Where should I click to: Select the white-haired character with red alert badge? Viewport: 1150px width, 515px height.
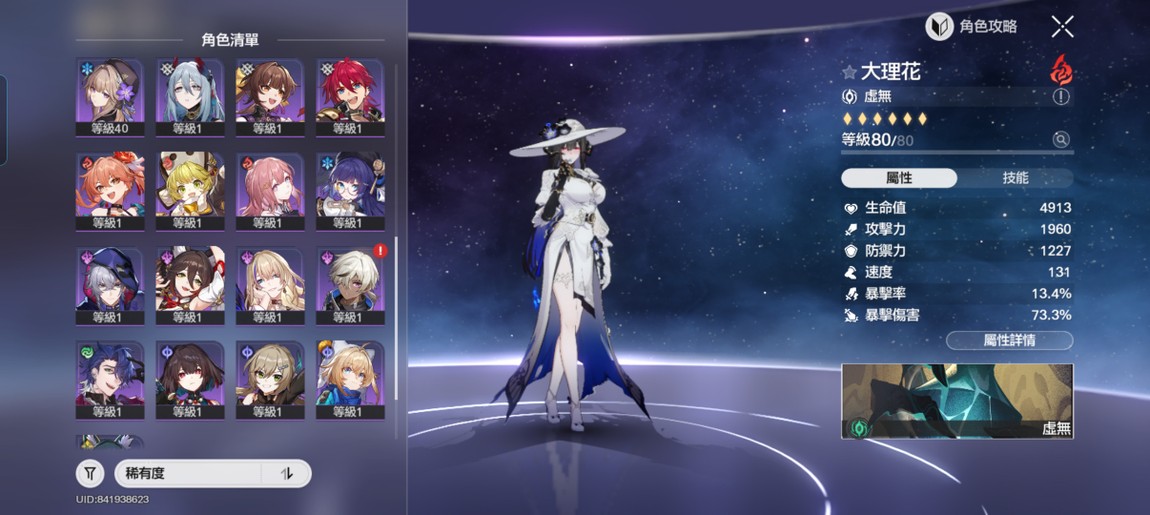point(350,284)
